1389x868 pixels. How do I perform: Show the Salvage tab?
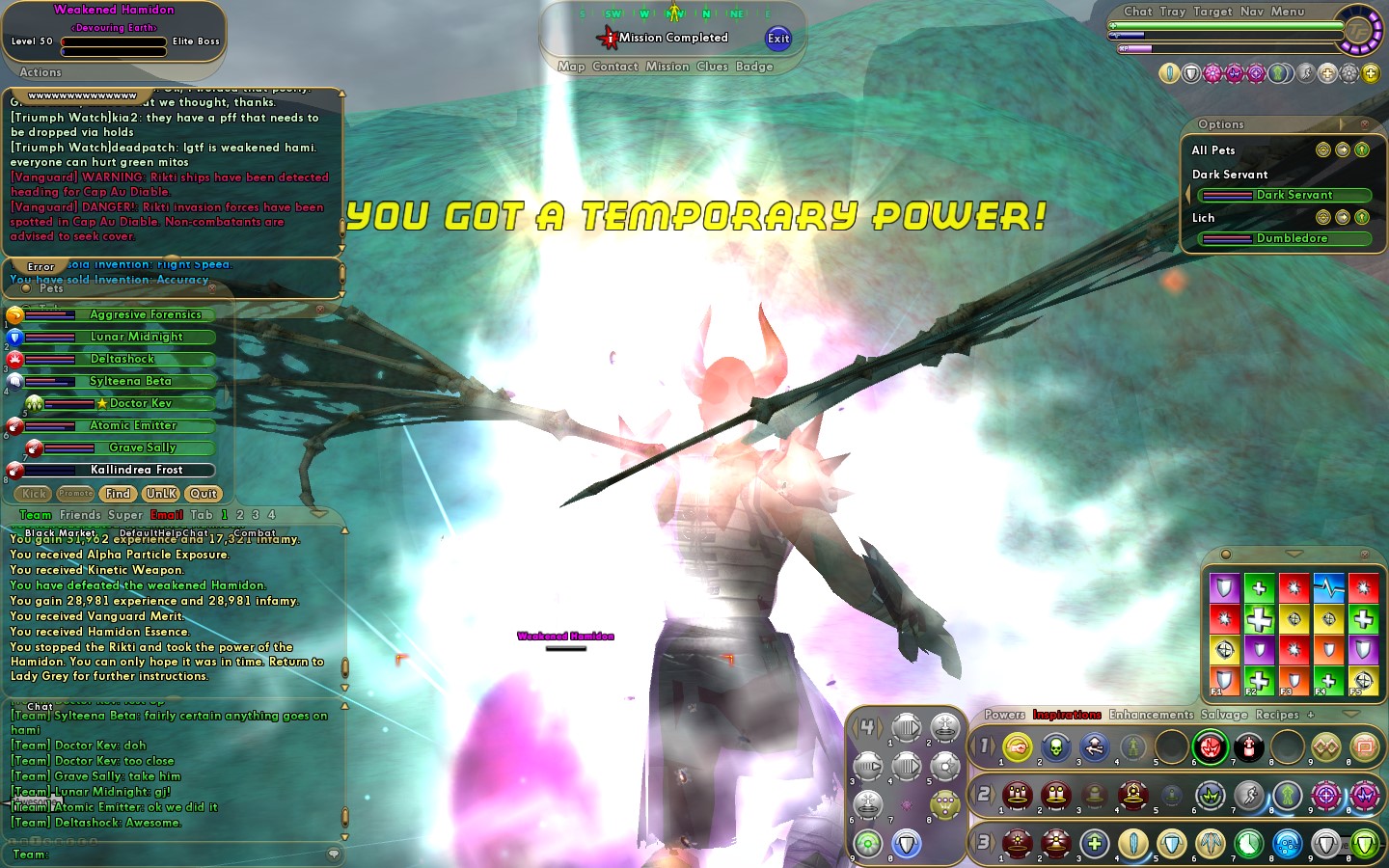(x=1224, y=715)
